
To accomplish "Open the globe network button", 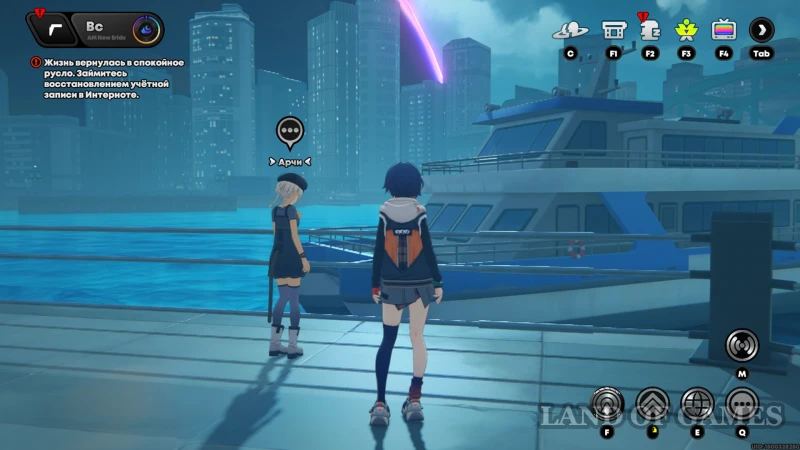I will [697, 403].
